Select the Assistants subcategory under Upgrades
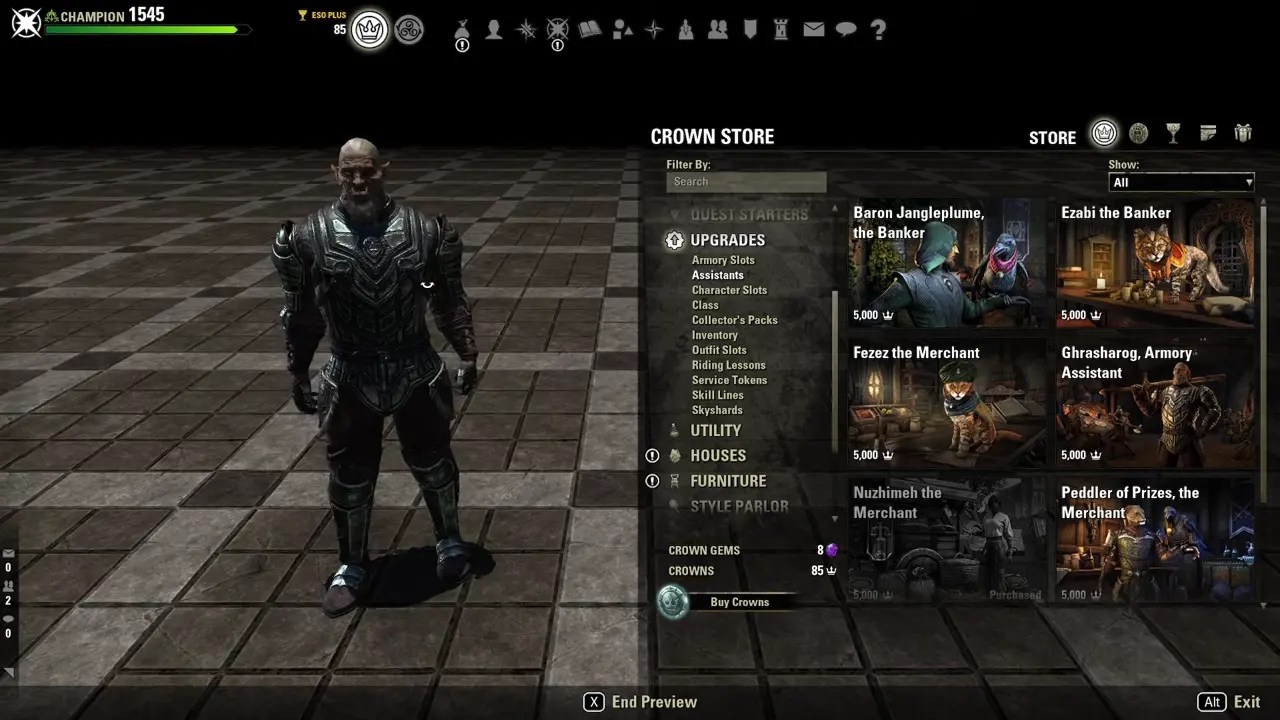 point(718,275)
